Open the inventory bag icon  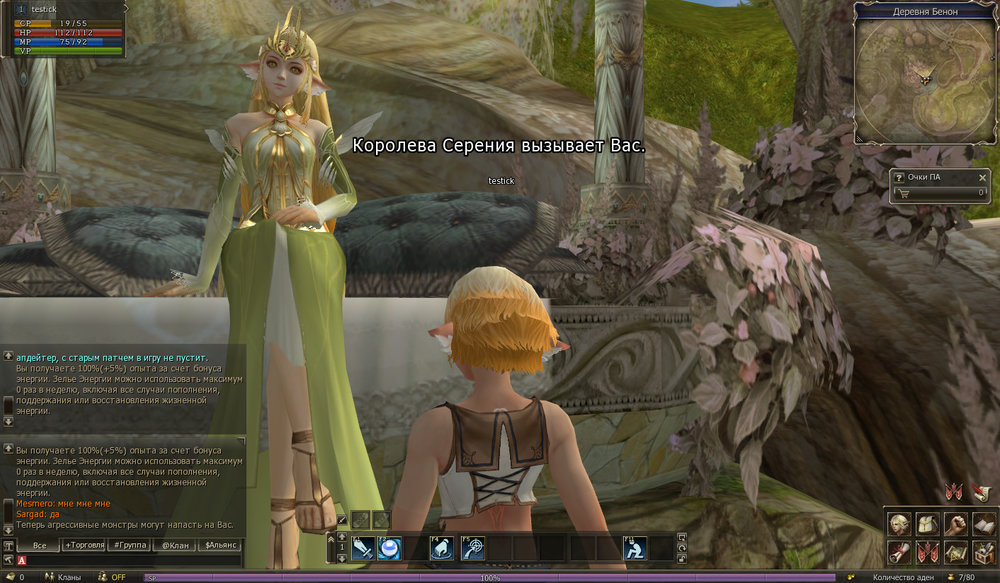click(x=927, y=524)
